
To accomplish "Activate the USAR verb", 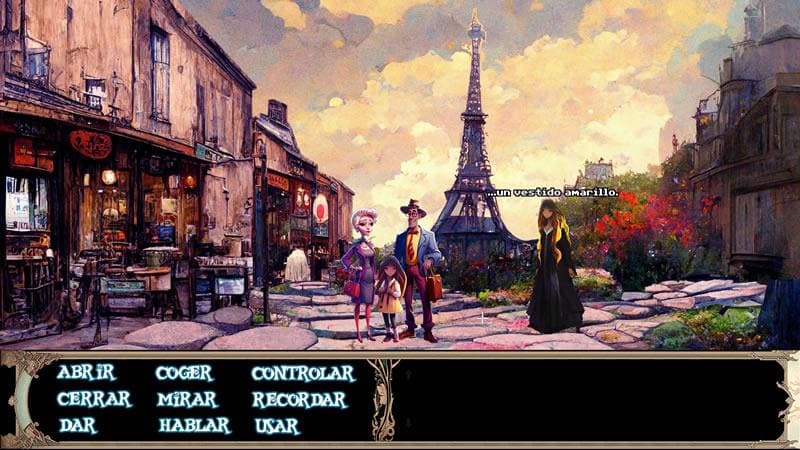I will point(276,425).
